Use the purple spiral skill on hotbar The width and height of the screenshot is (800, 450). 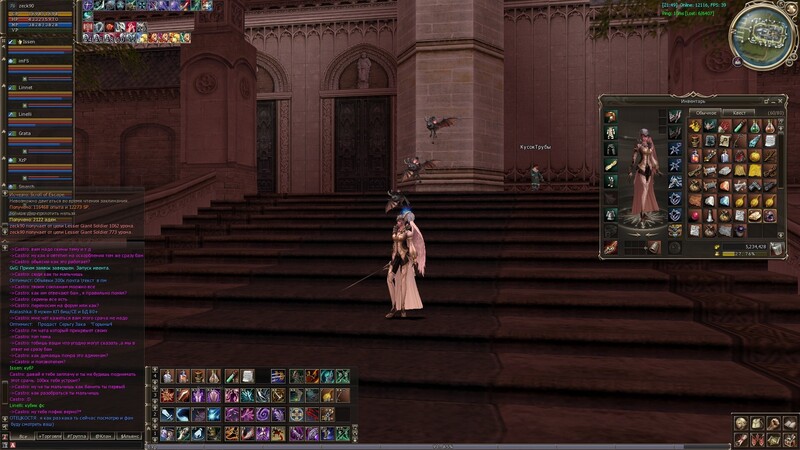(263, 413)
